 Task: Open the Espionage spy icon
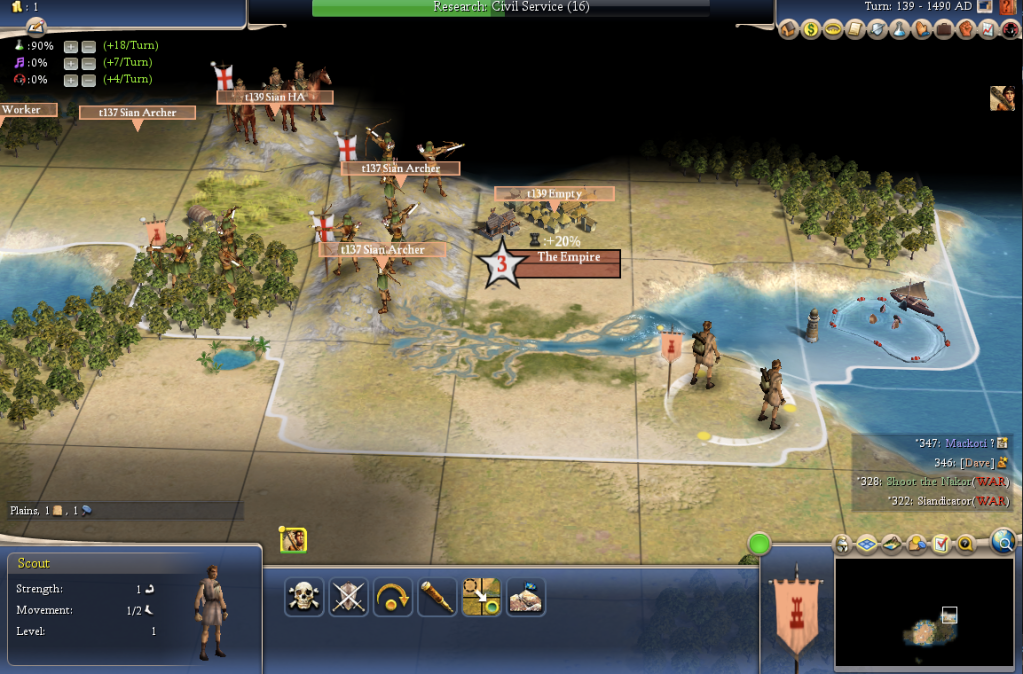pyautogui.click(x=1007, y=30)
